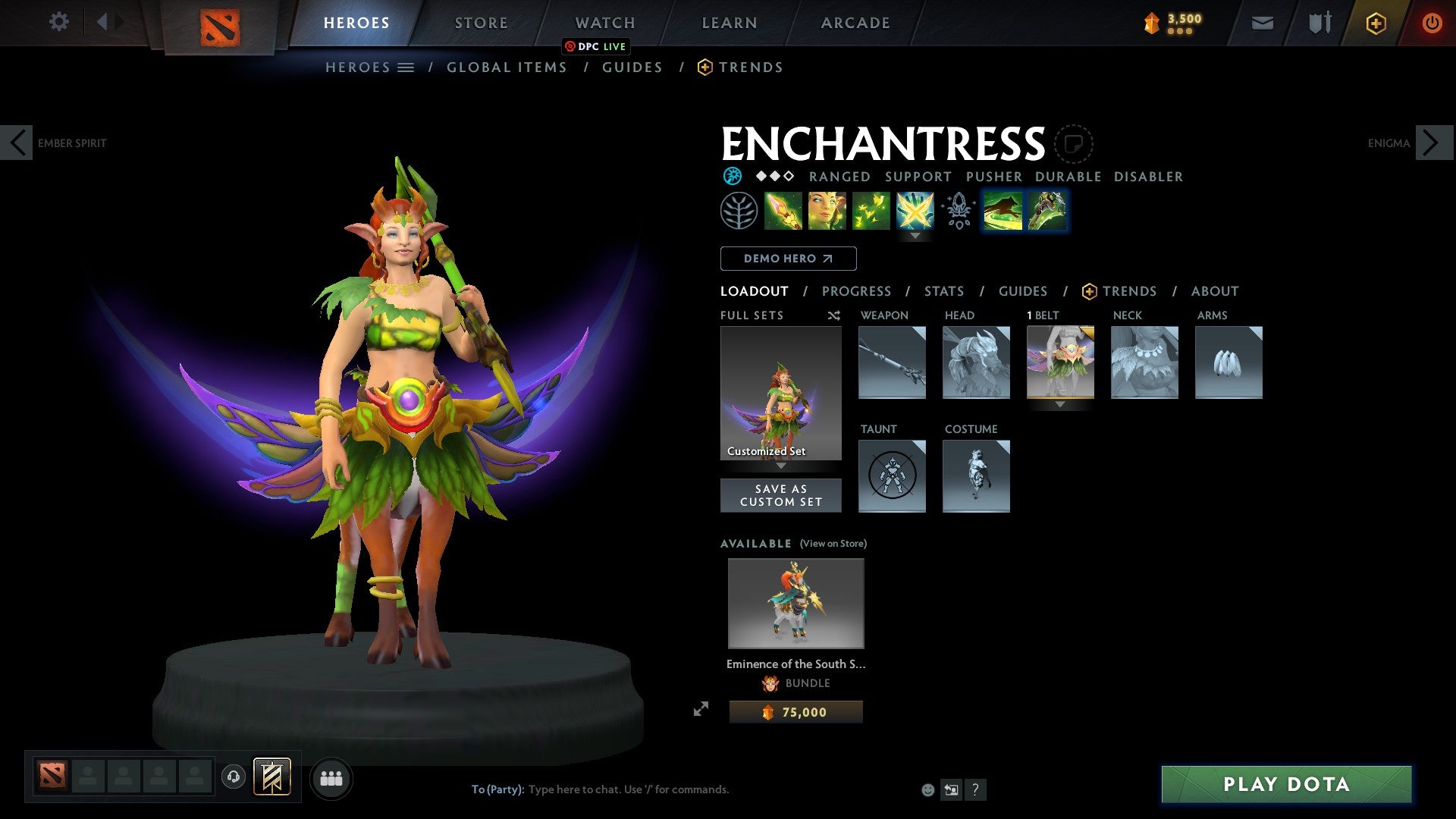The height and width of the screenshot is (819, 1456).
Task: Expand the belt item selection arrow
Action: click(1060, 405)
